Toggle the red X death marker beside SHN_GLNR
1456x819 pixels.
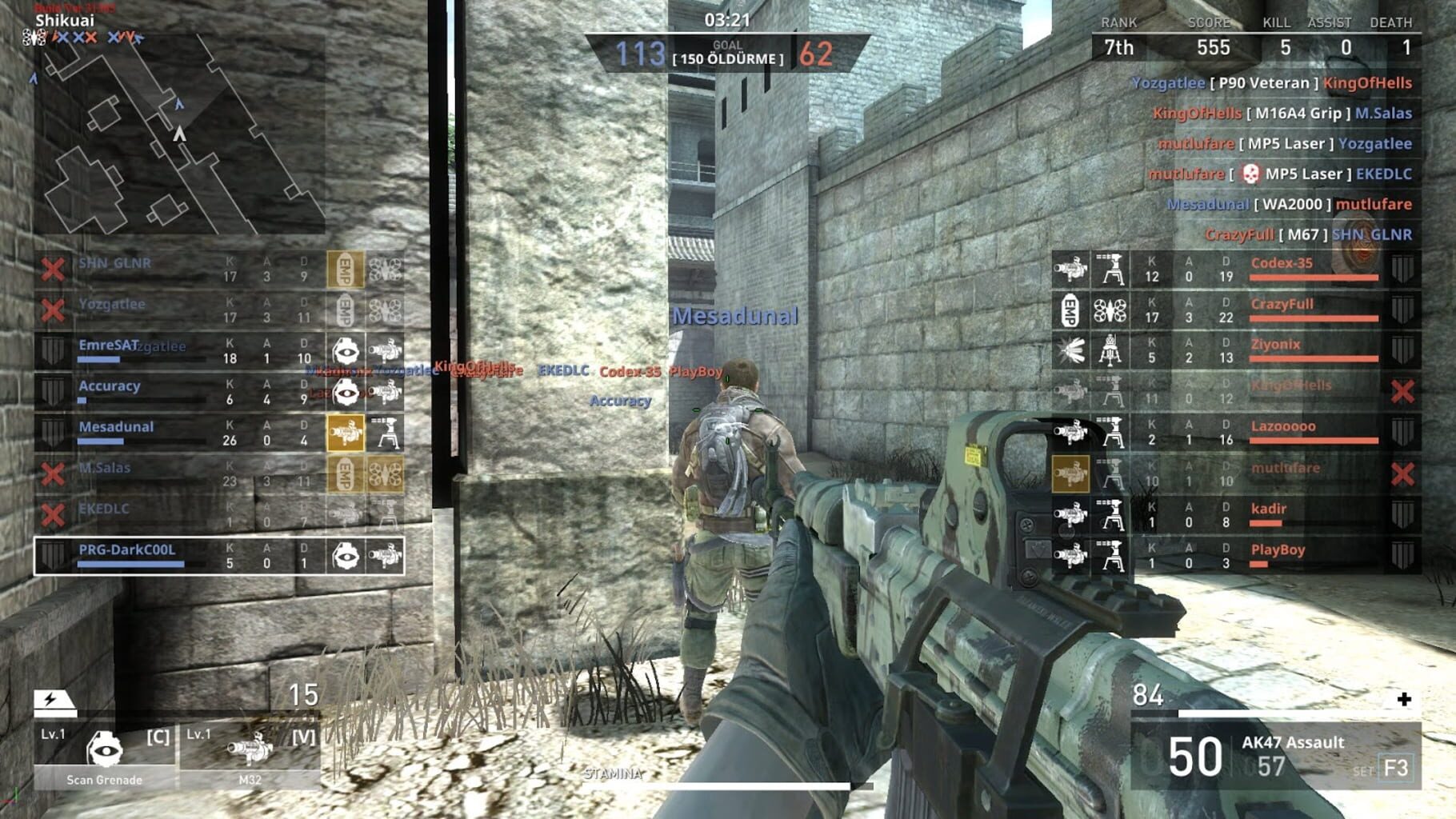pyautogui.click(x=52, y=269)
